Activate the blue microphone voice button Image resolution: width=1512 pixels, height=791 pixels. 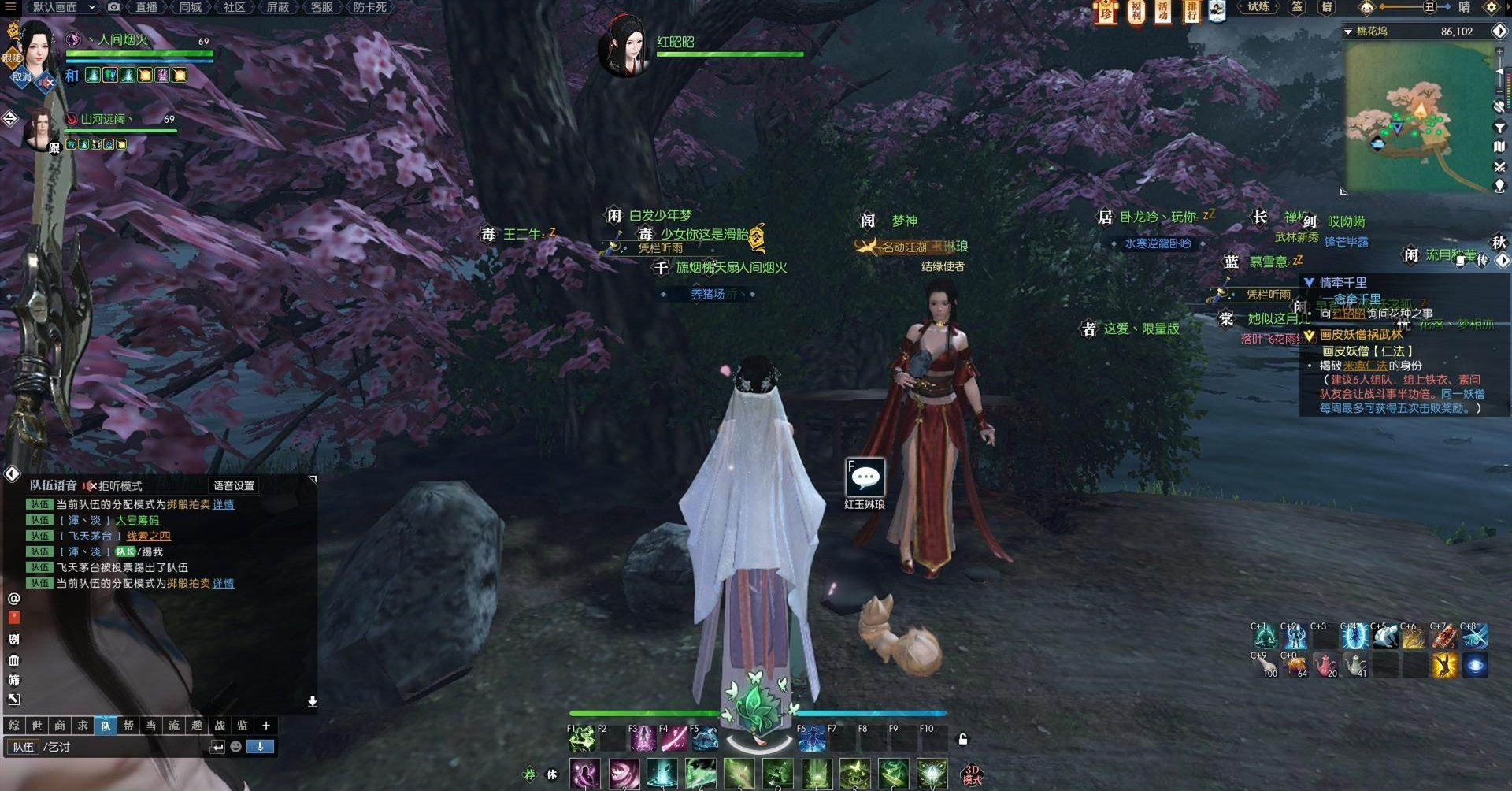[260, 746]
